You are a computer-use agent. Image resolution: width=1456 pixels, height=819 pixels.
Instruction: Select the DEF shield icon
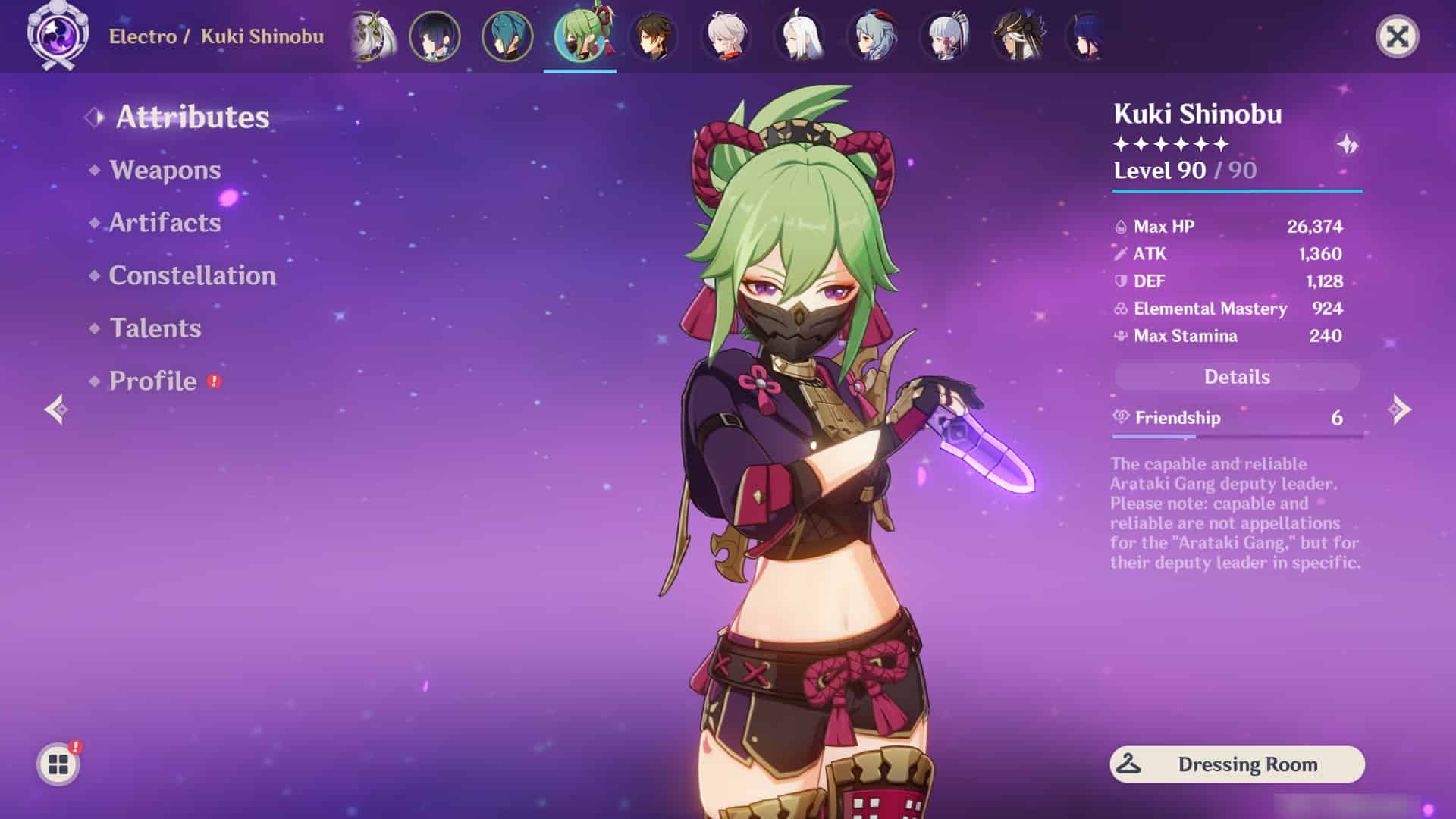click(x=1120, y=281)
